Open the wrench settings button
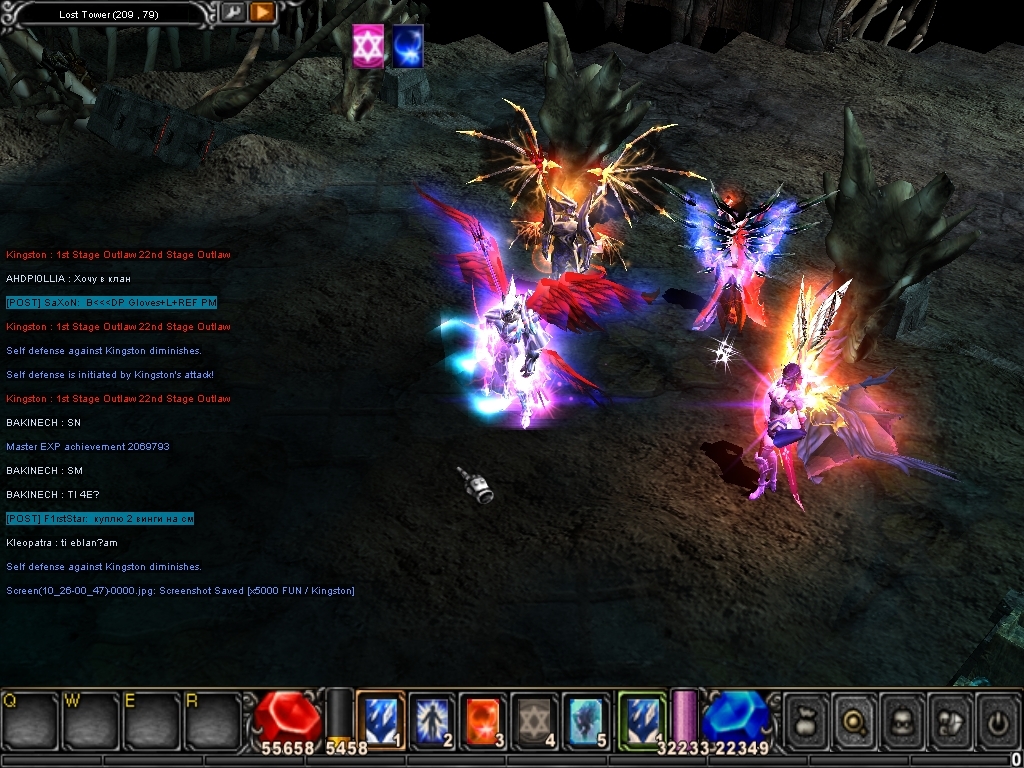 coord(232,13)
